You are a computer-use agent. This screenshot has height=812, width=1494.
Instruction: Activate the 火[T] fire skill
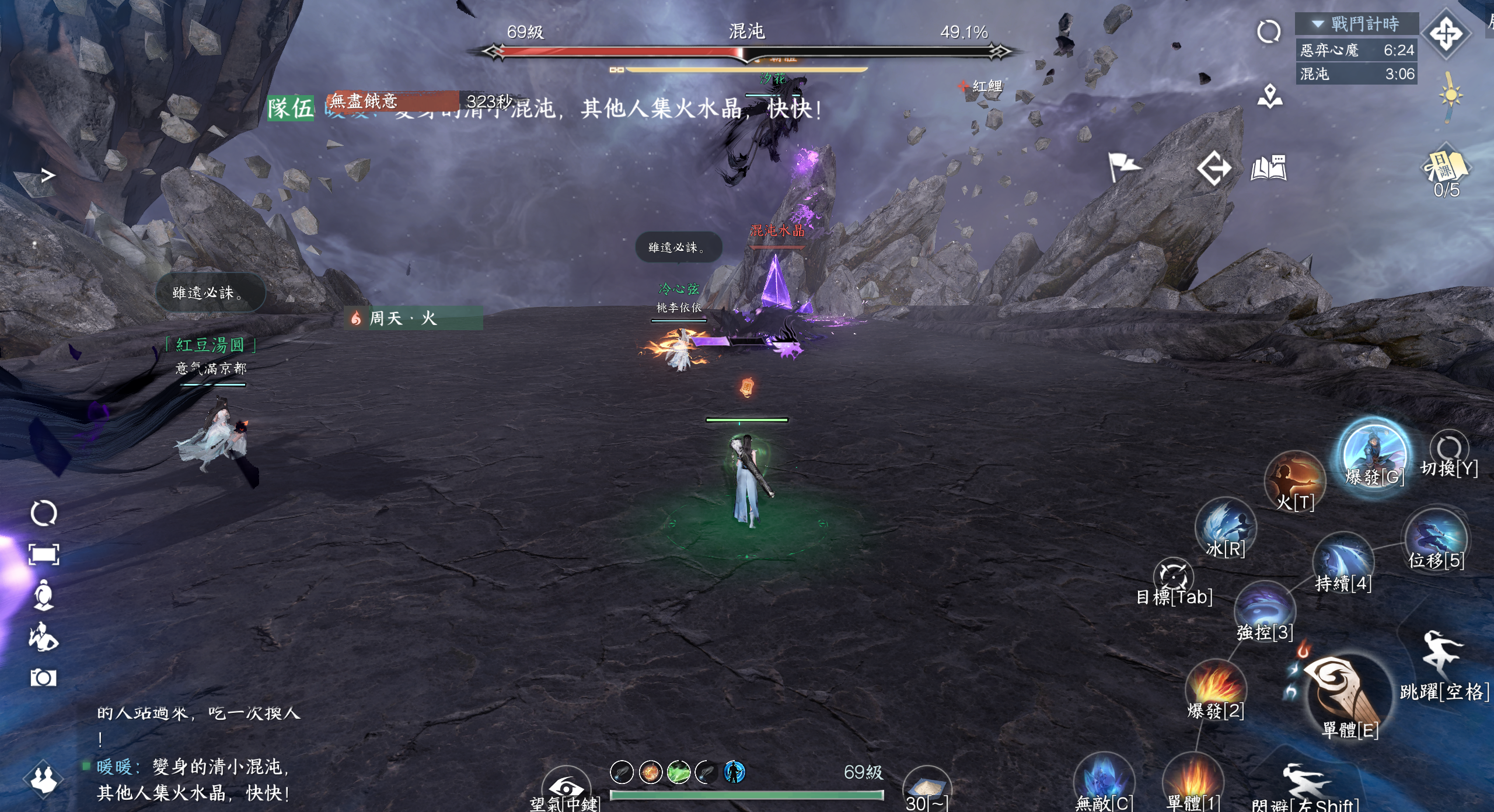(1295, 481)
